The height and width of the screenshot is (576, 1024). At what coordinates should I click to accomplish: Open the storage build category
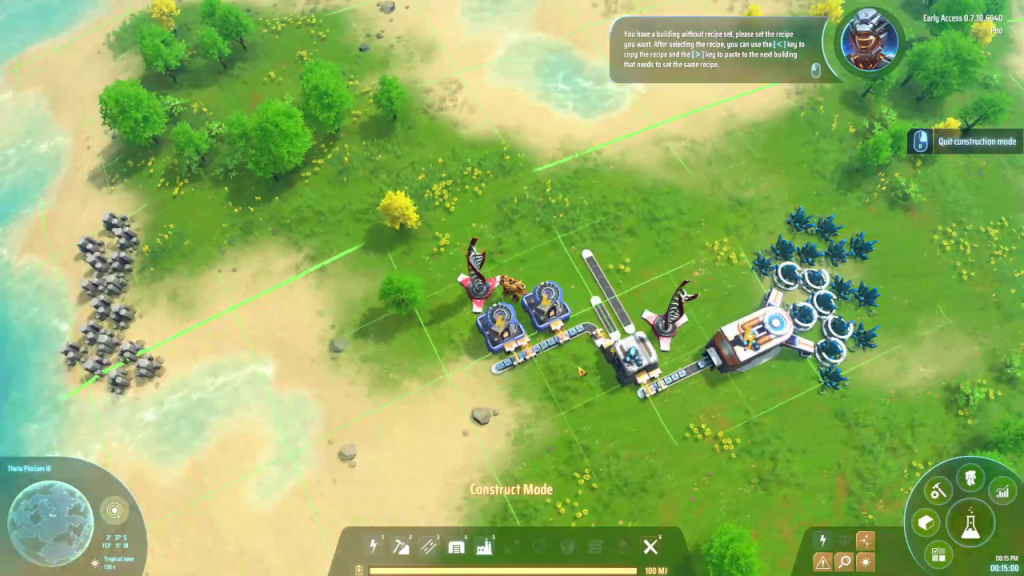tap(457, 546)
